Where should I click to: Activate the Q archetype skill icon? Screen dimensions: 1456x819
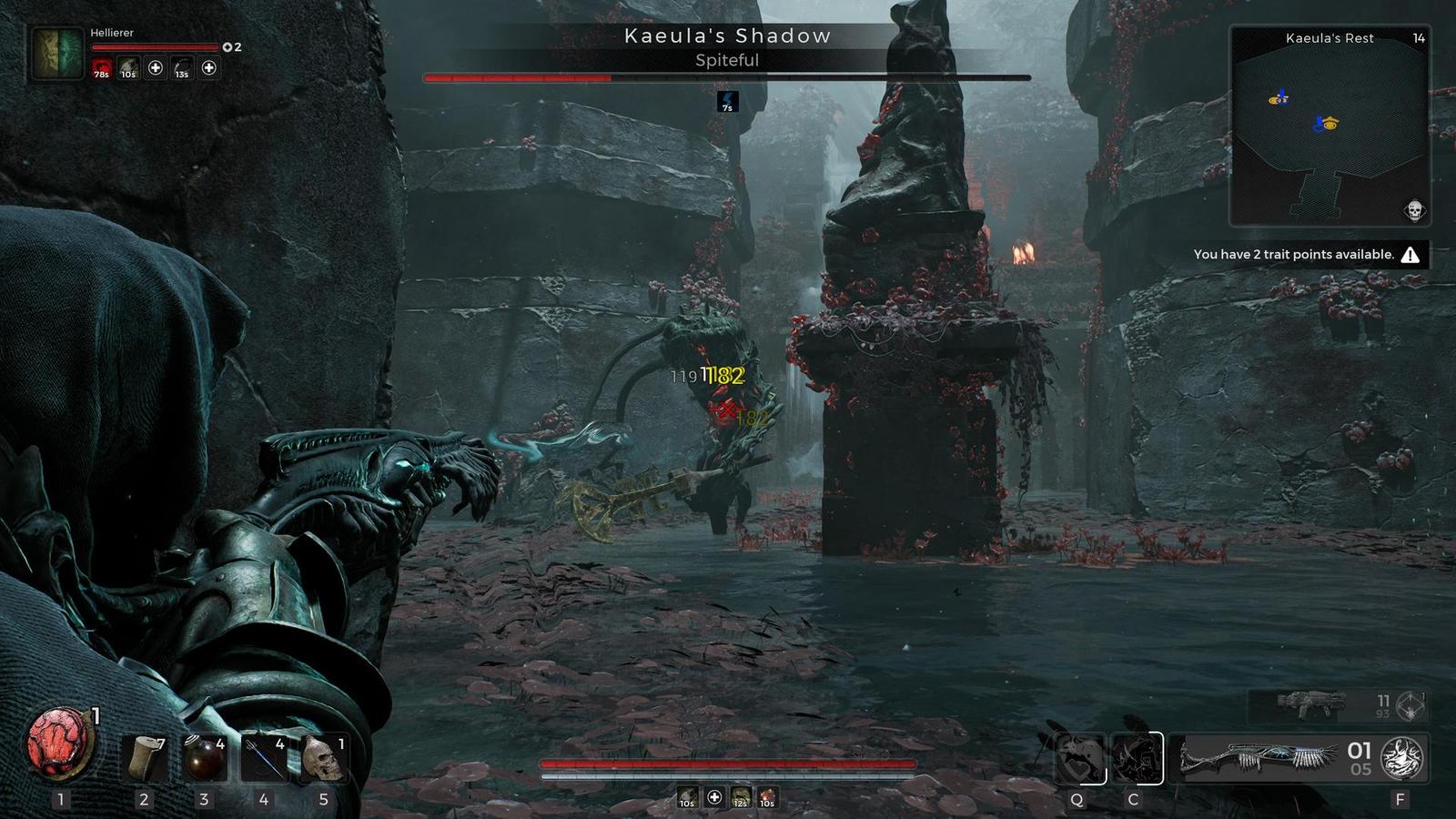(1080, 758)
